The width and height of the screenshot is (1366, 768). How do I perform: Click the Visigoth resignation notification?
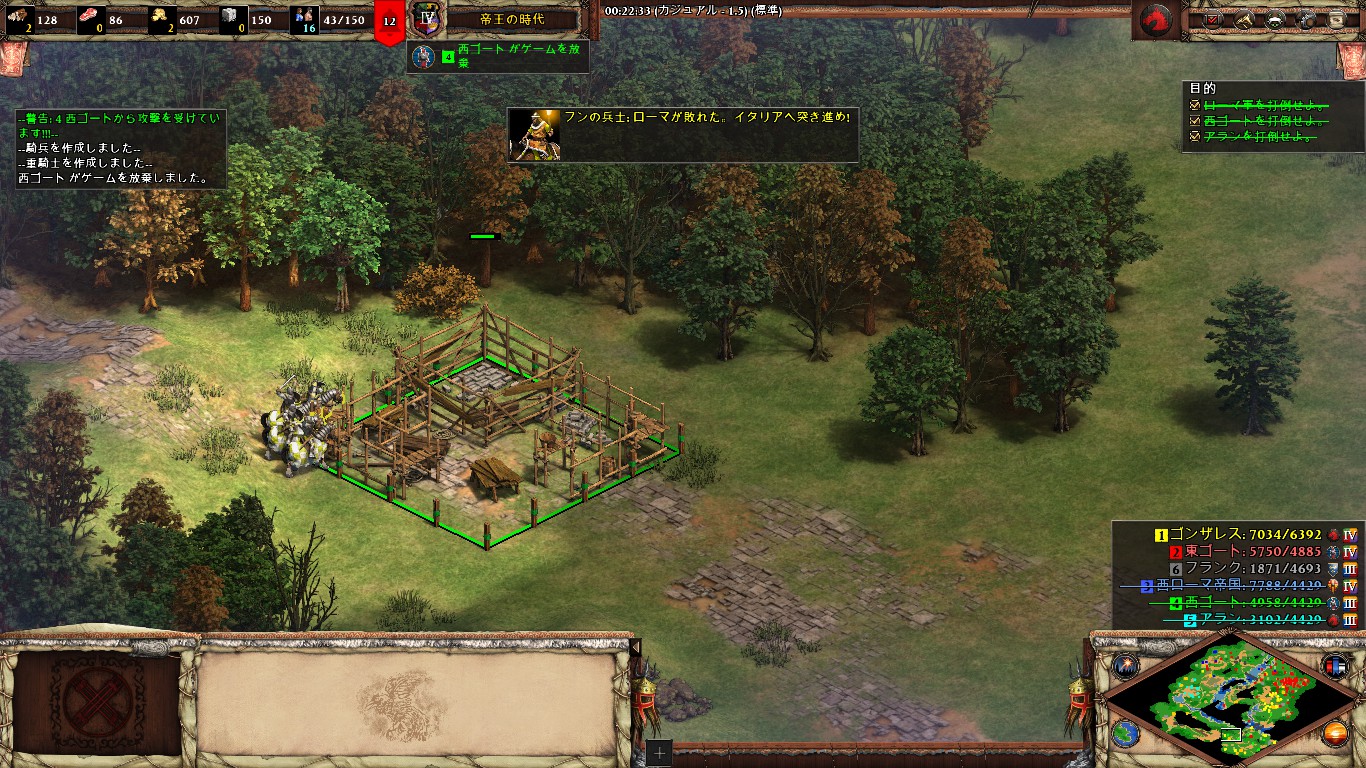(x=498, y=56)
